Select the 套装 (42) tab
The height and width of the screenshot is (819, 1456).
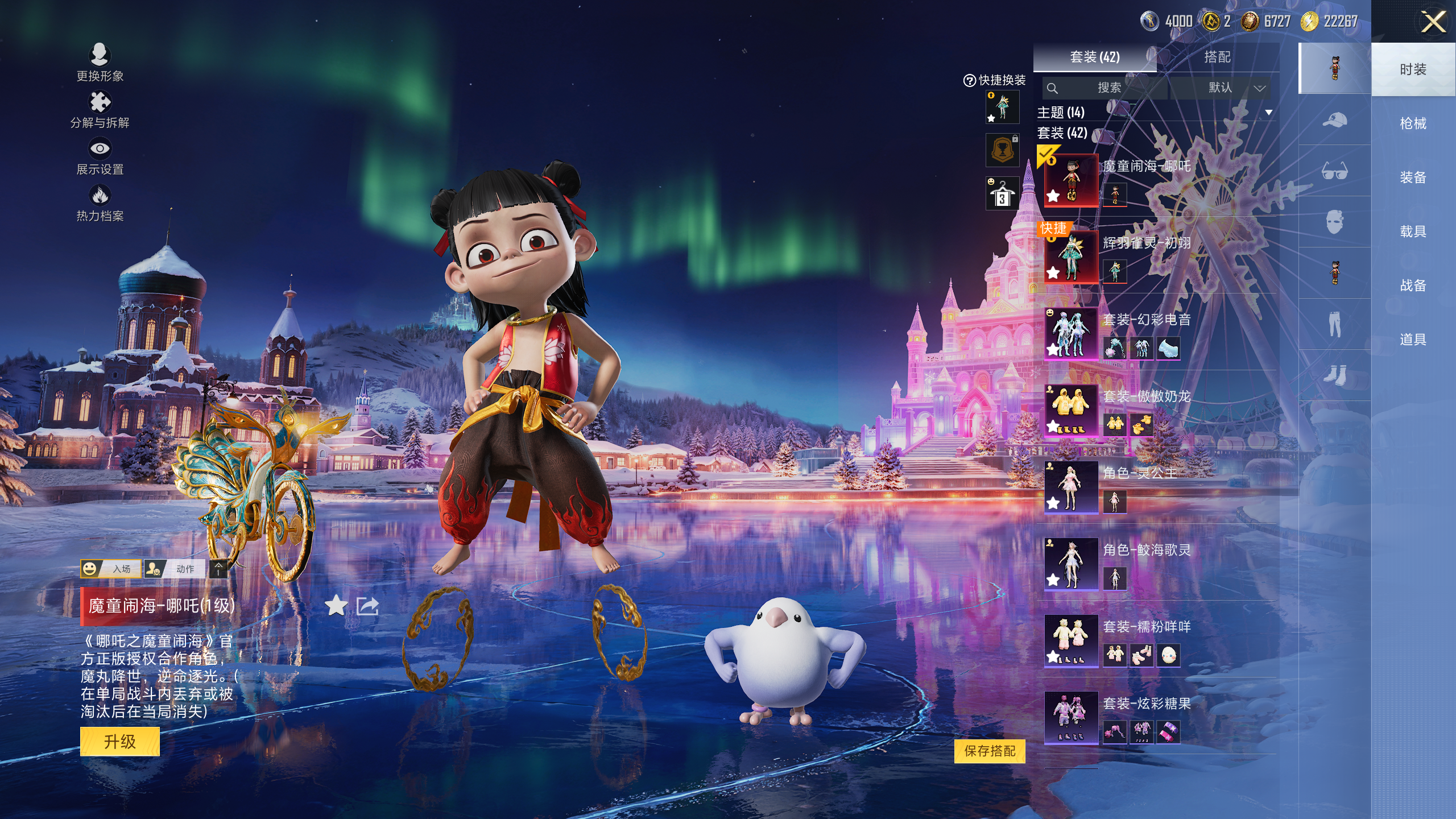[x=1094, y=57]
